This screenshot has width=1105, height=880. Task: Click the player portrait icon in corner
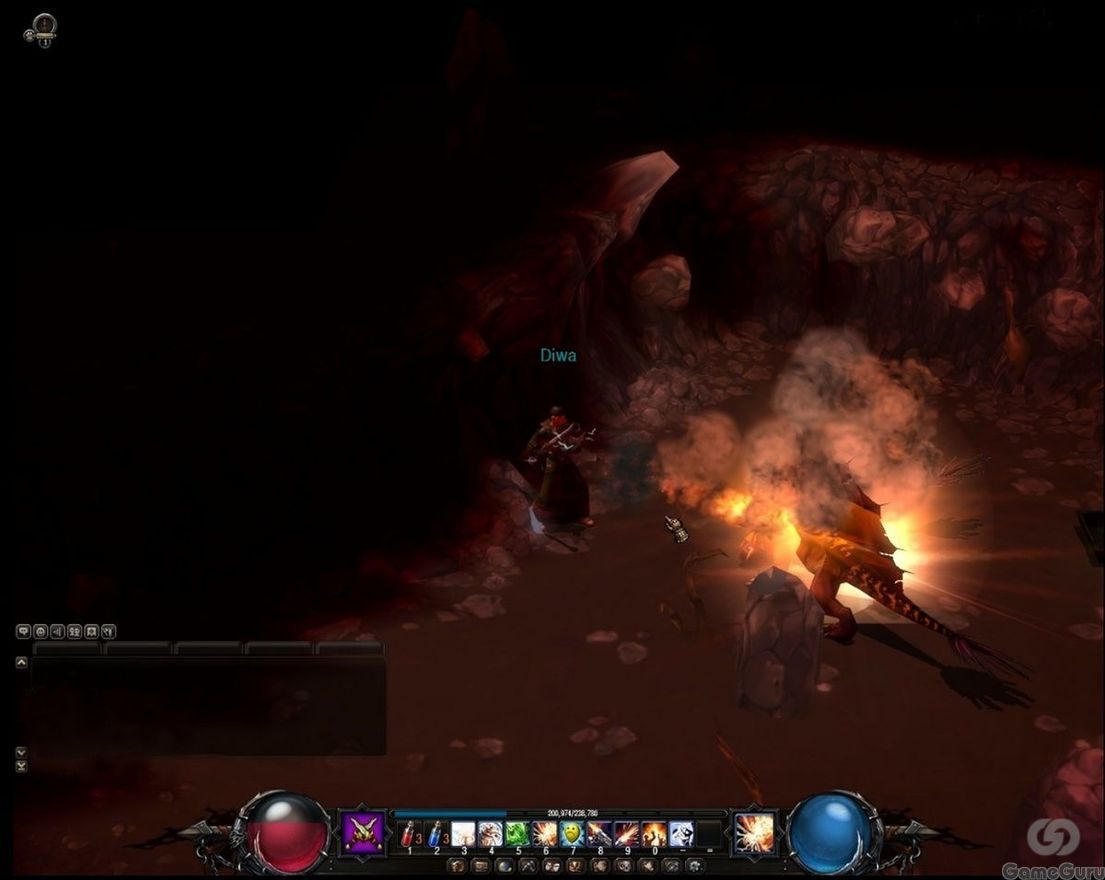(x=41, y=29)
